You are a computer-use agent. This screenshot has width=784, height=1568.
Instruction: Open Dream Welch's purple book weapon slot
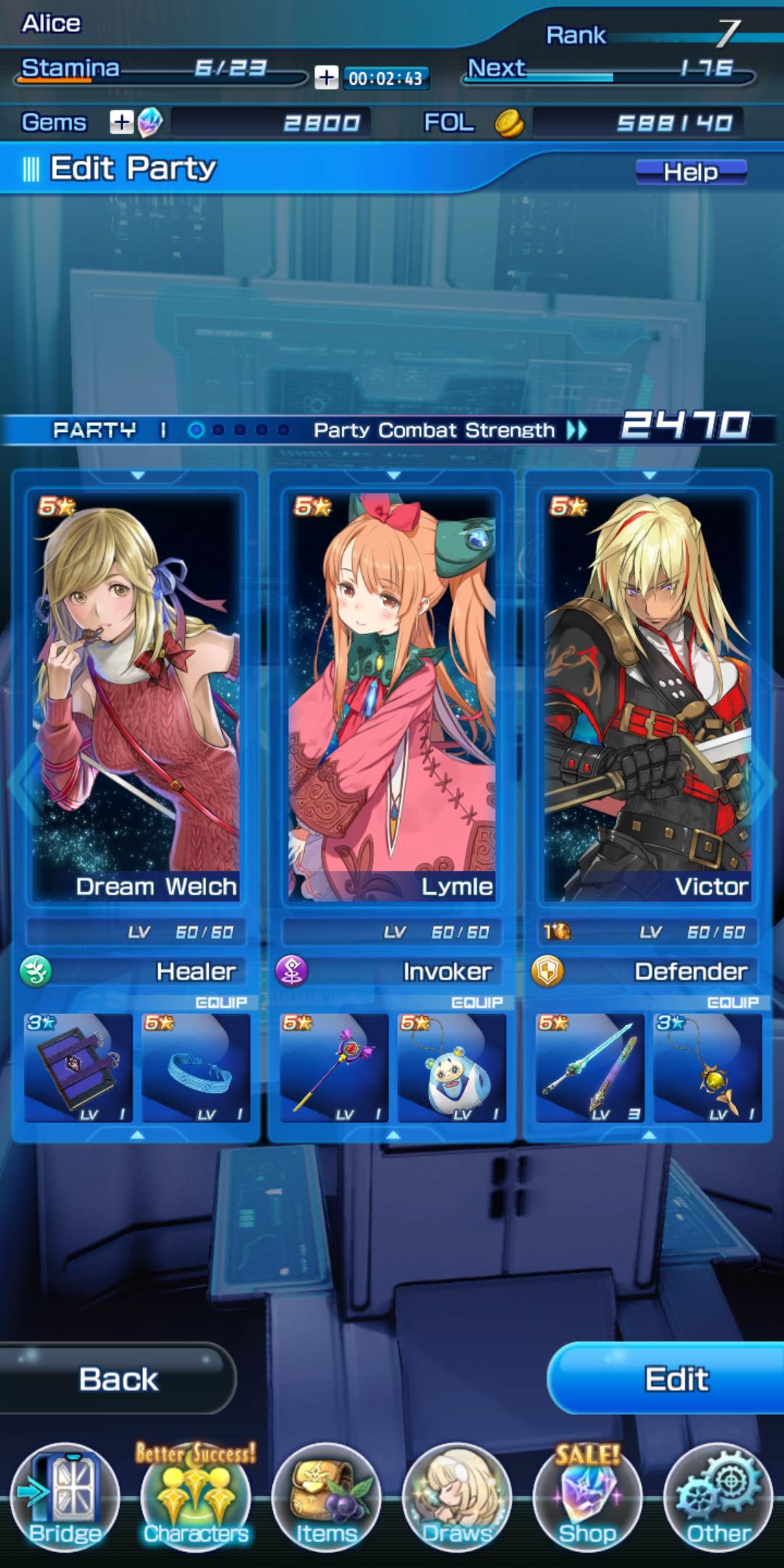tap(78, 1068)
